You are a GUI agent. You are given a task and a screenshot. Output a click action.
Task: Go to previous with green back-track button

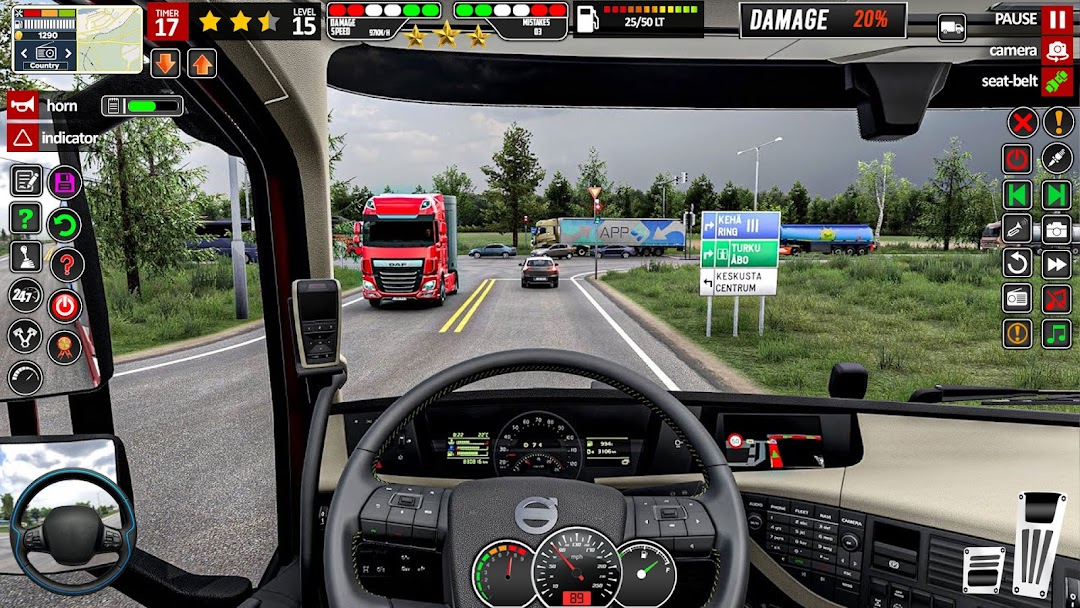[x=1017, y=194]
